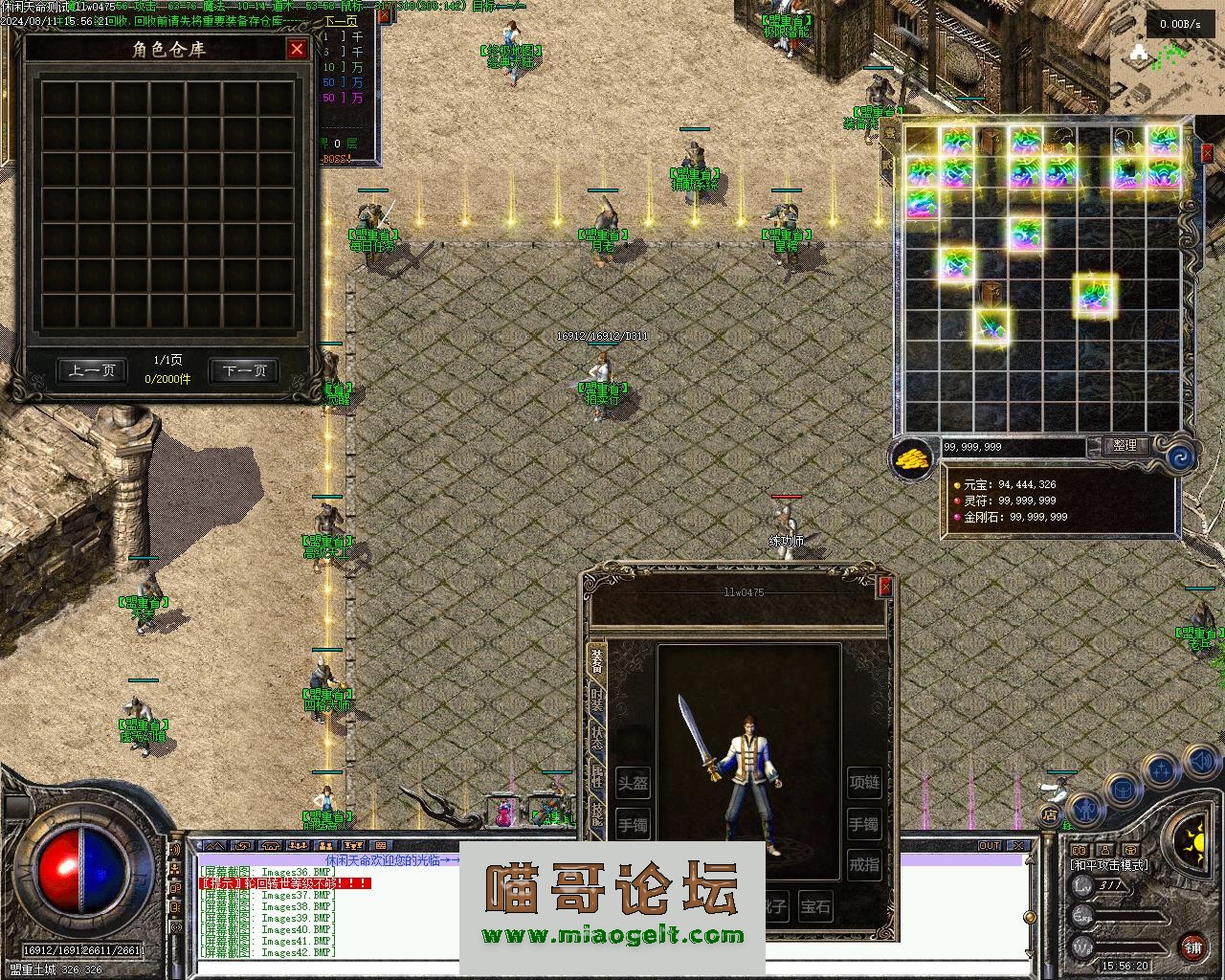Viewport: 1225px width, 980px height.
Task: Switch to the 状态 status tab
Action: click(597, 738)
